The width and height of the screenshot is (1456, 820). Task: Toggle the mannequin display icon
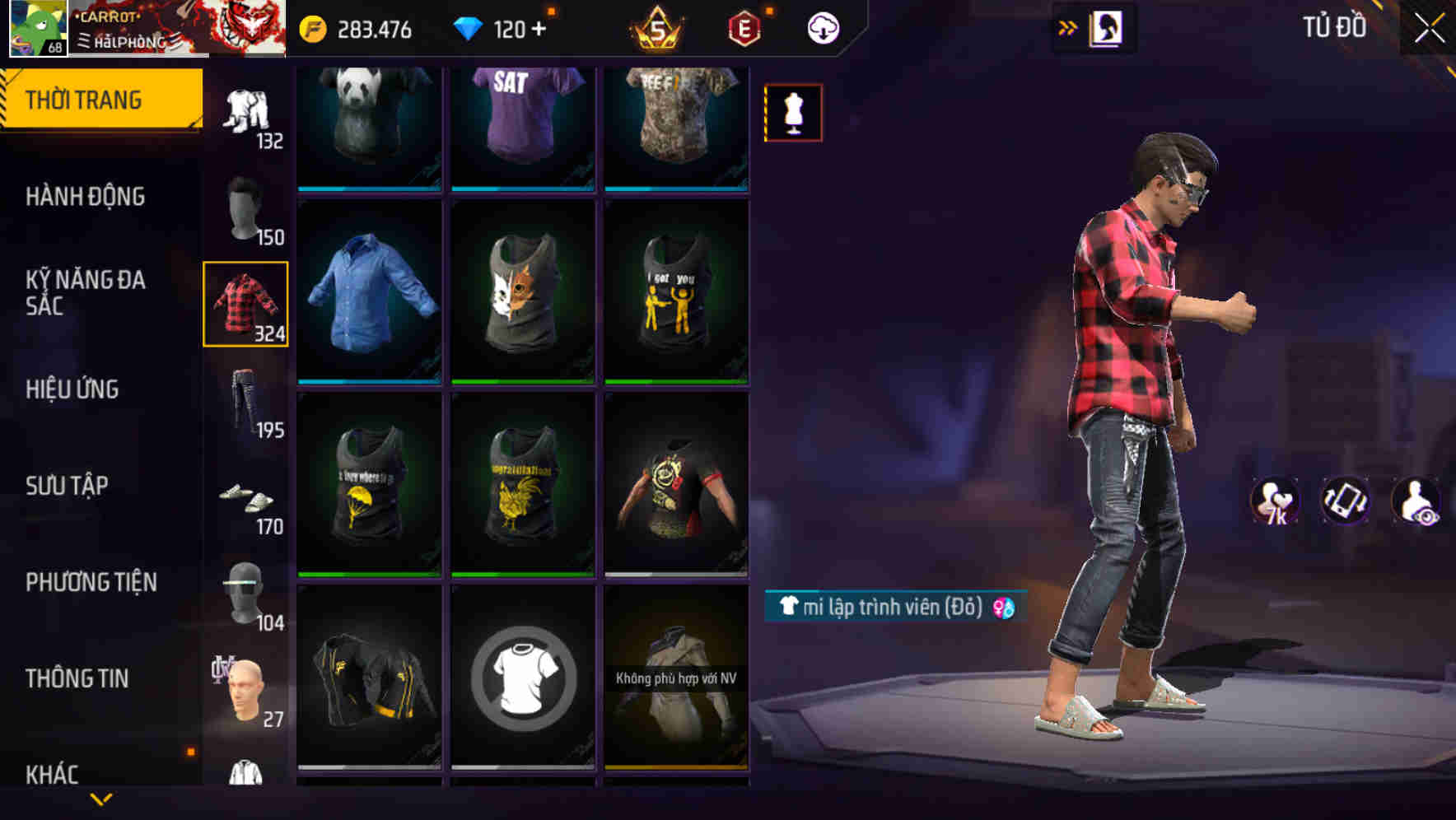pyautogui.click(x=793, y=111)
